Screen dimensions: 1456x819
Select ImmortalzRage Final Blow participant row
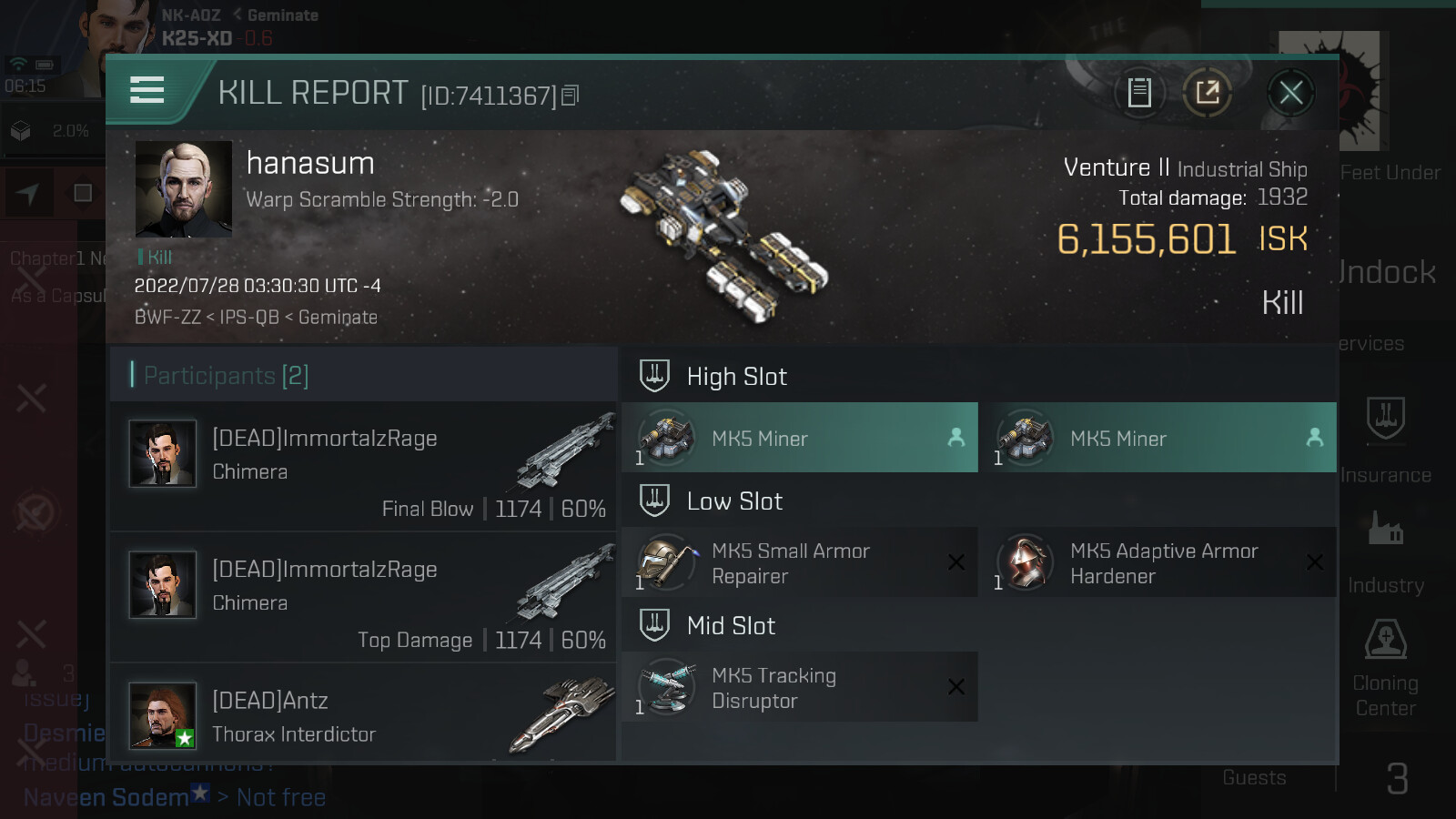click(x=364, y=467)
